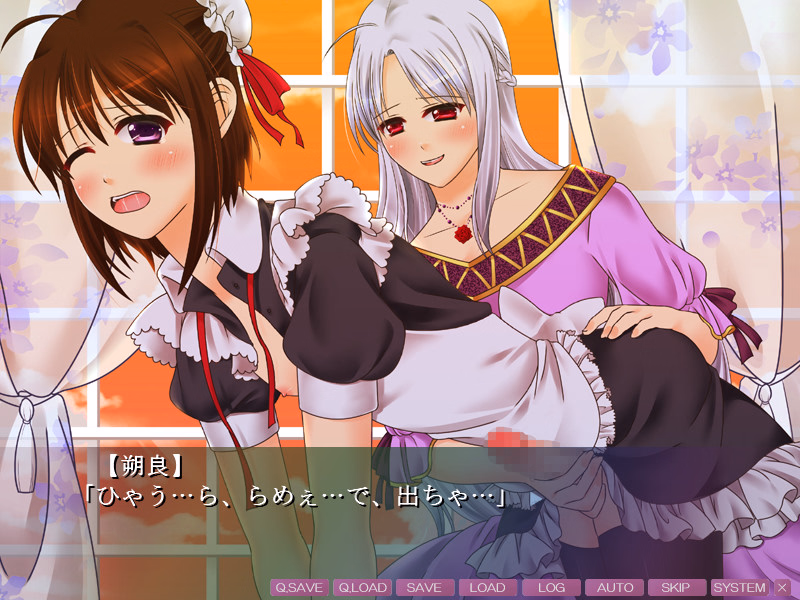Screen dimensions: 800x600
Task: Click the Q.SAVE quick save button
Action: coord(299,588)
